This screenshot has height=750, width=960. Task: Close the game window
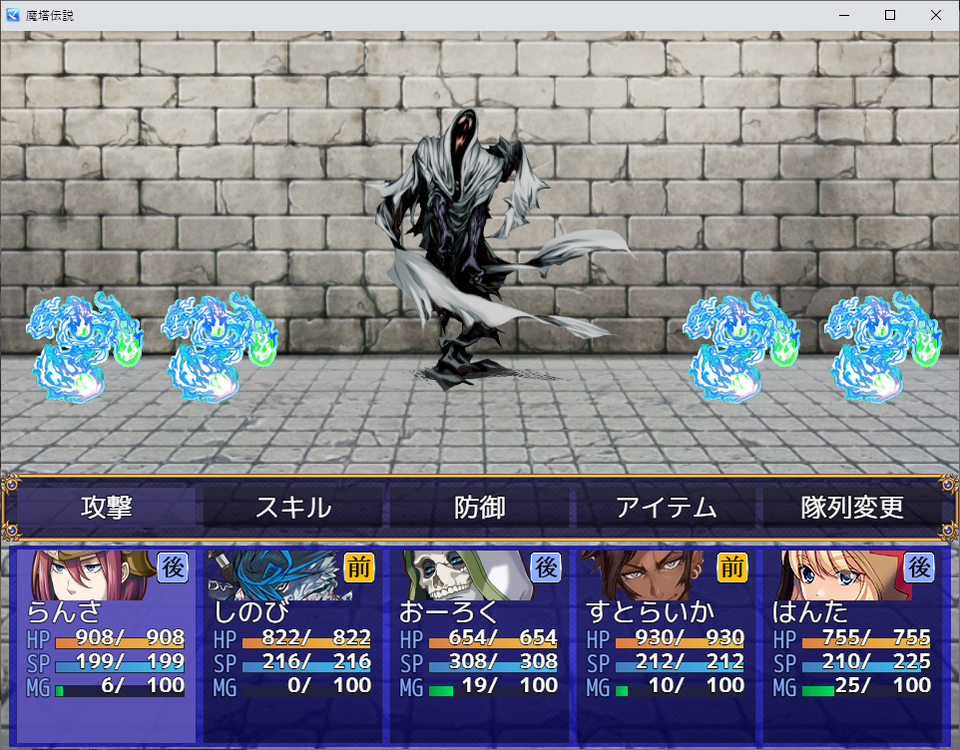point(936,15)
